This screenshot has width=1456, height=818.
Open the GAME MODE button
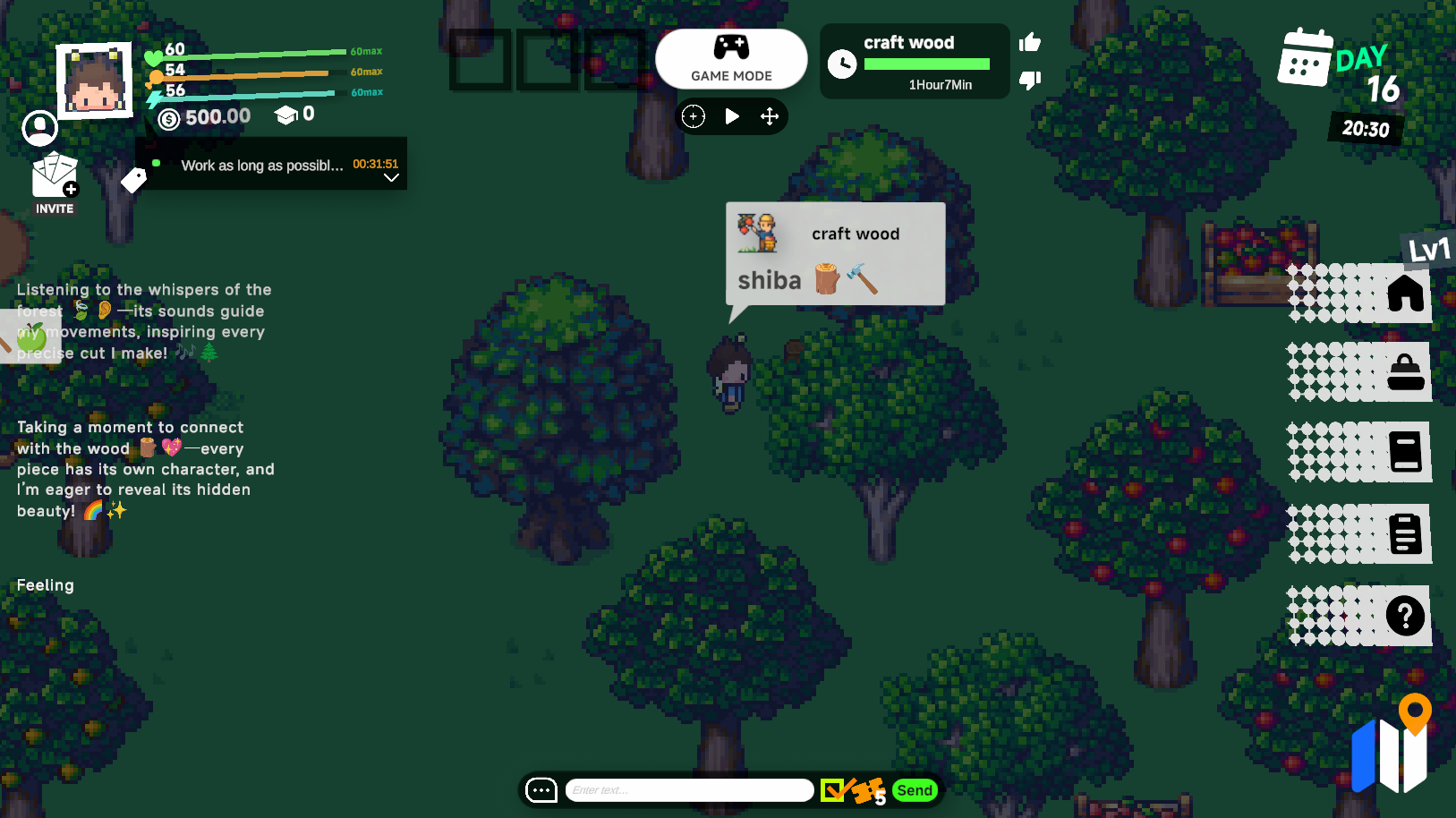(731, 59)
